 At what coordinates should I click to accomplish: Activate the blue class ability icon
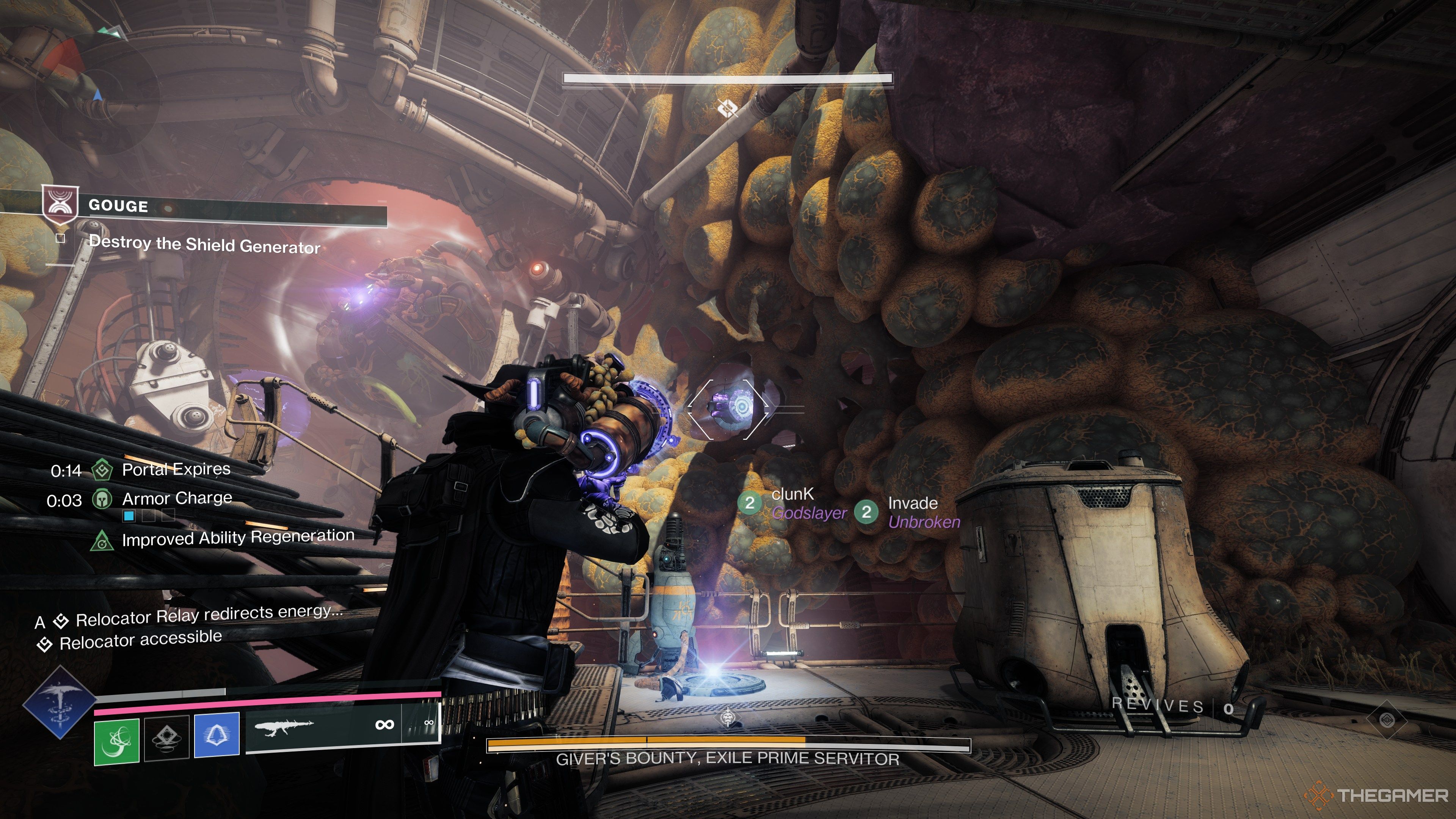pyautogui.click(x=217, y=735)
